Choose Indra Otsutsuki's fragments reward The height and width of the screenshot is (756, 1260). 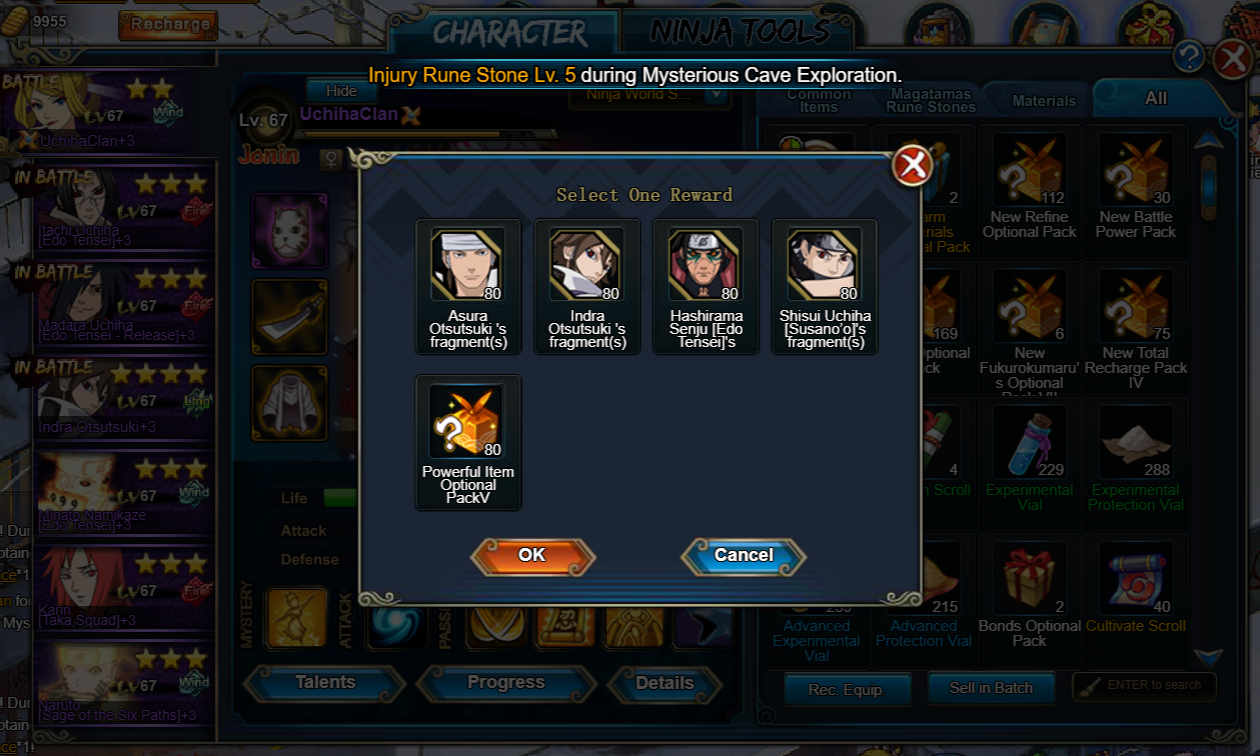click(587, 266)
